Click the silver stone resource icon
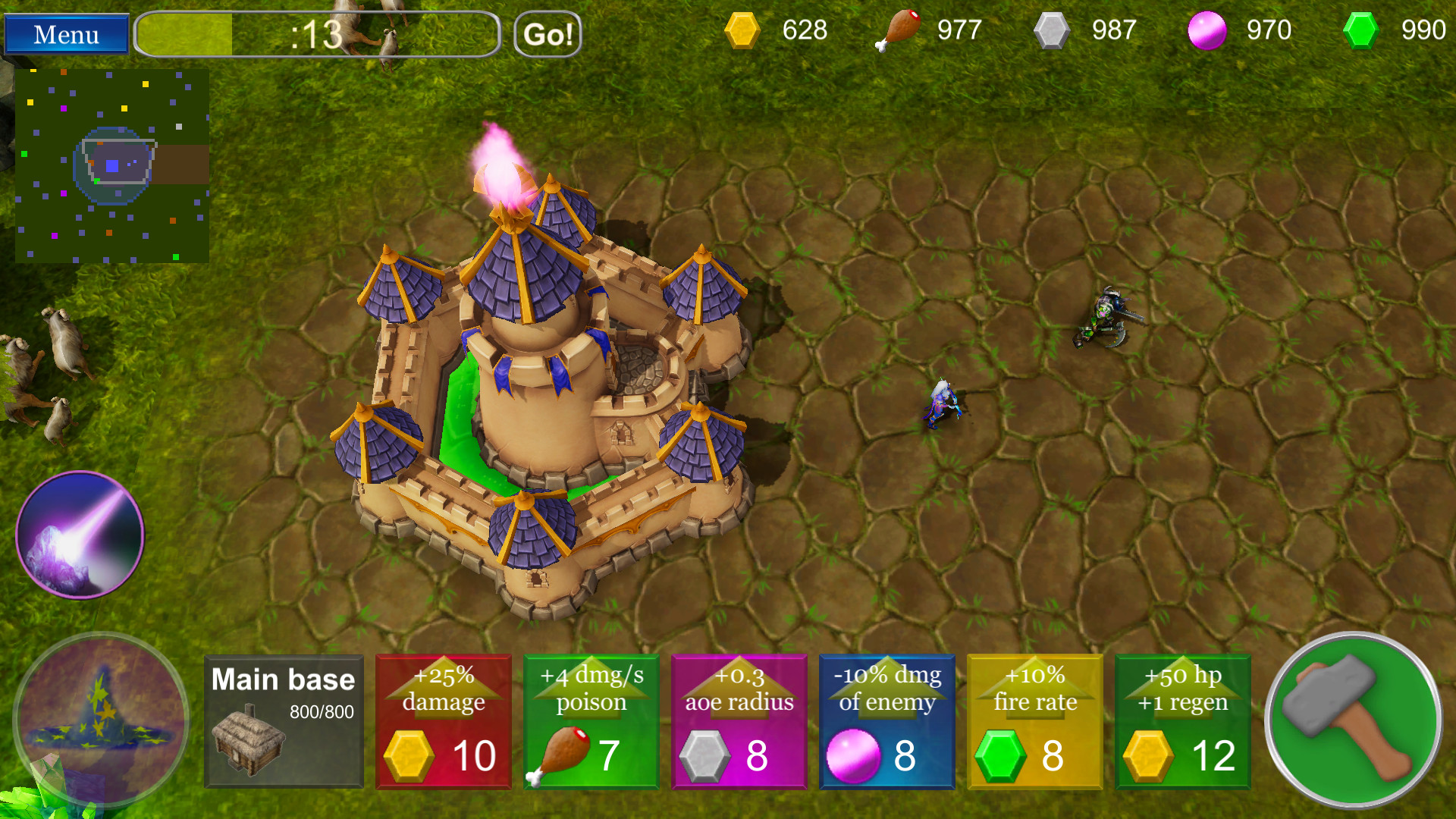 tap(1053, 30)
